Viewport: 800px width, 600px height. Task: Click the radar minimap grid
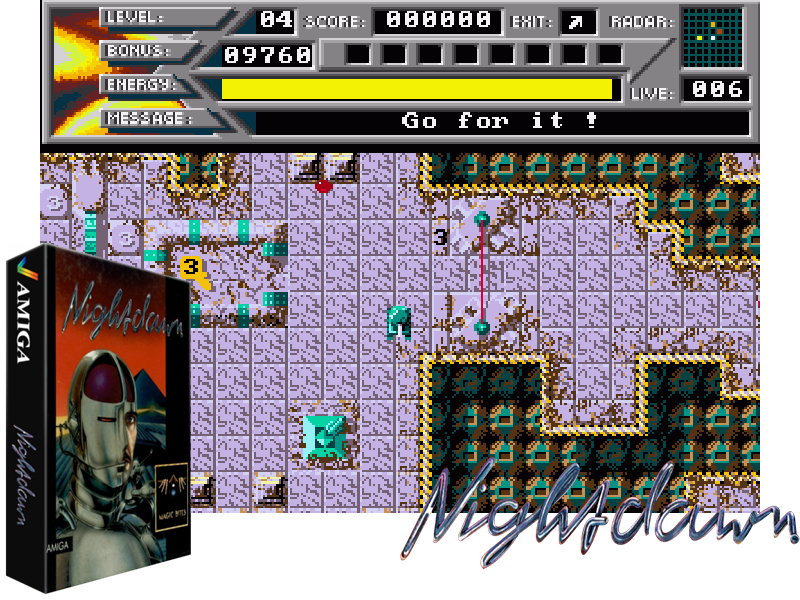[x=712, y=37]
